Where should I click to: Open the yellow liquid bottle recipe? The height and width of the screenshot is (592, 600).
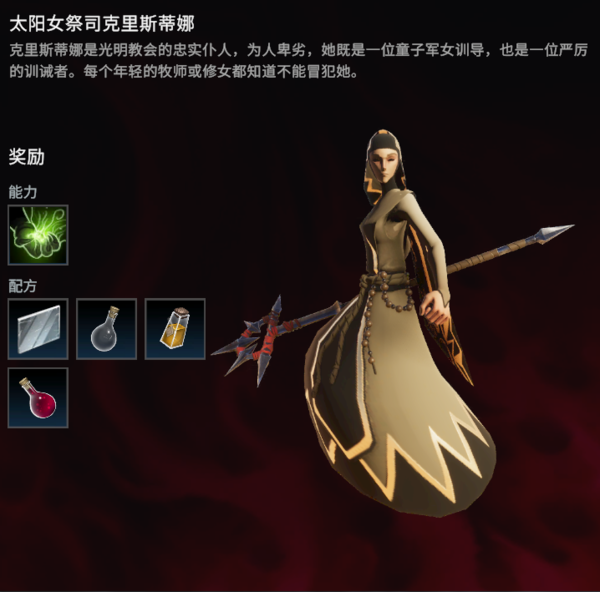tap(175, 329)
